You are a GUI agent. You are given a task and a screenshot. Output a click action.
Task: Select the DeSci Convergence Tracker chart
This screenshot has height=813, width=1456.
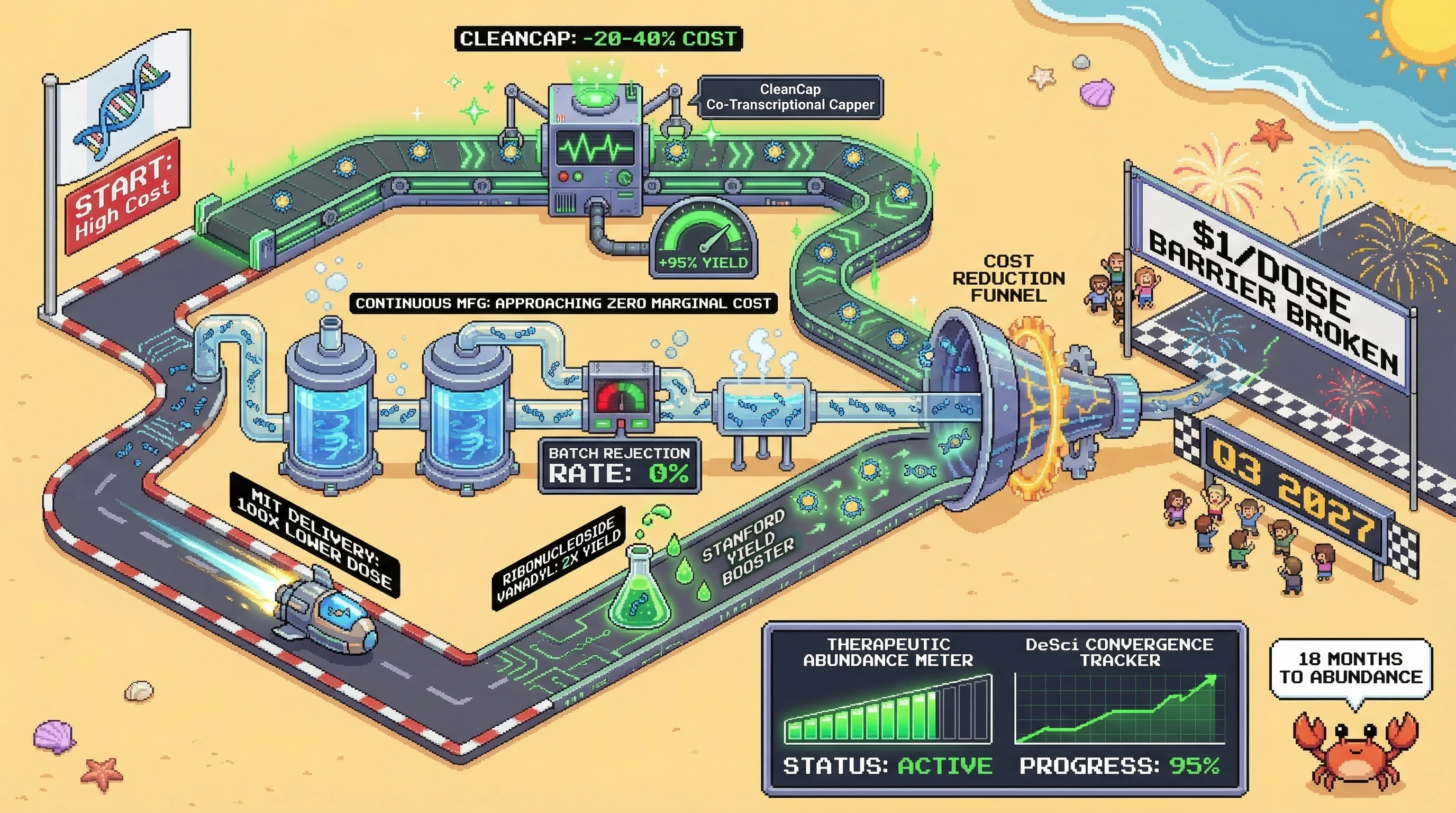[1119, 708]
